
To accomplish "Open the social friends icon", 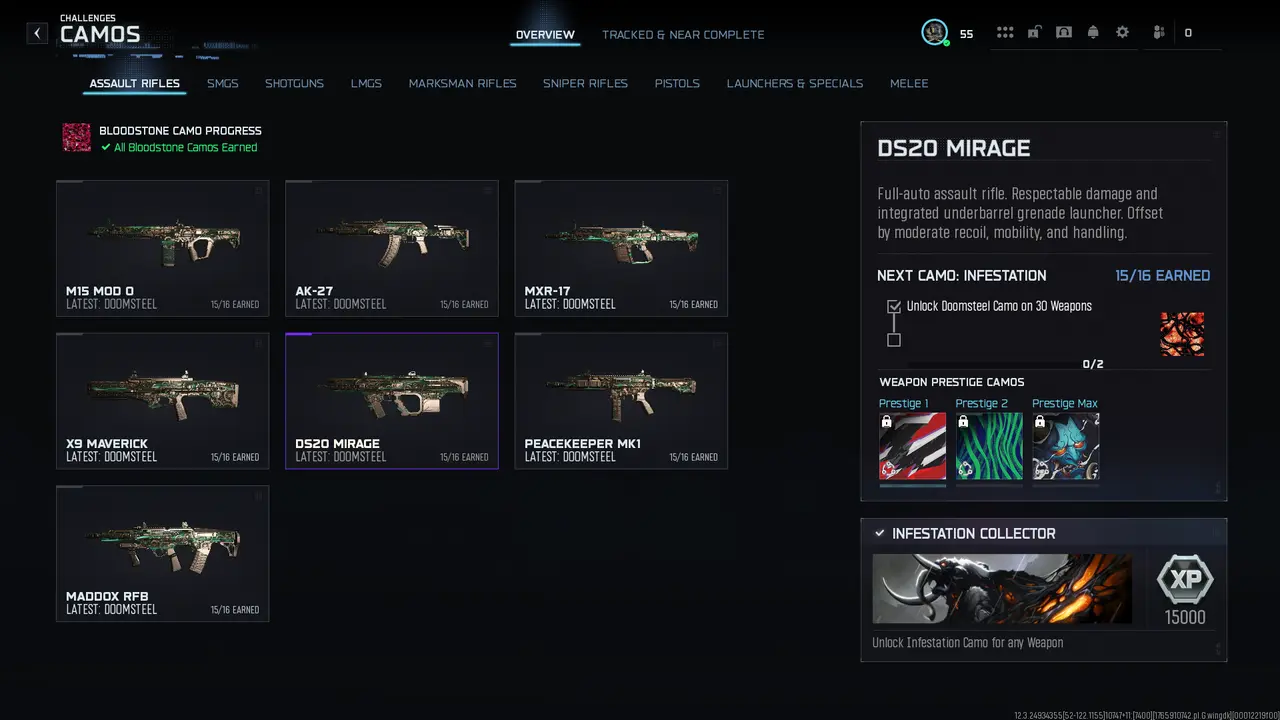I will tap(1158, 32).
